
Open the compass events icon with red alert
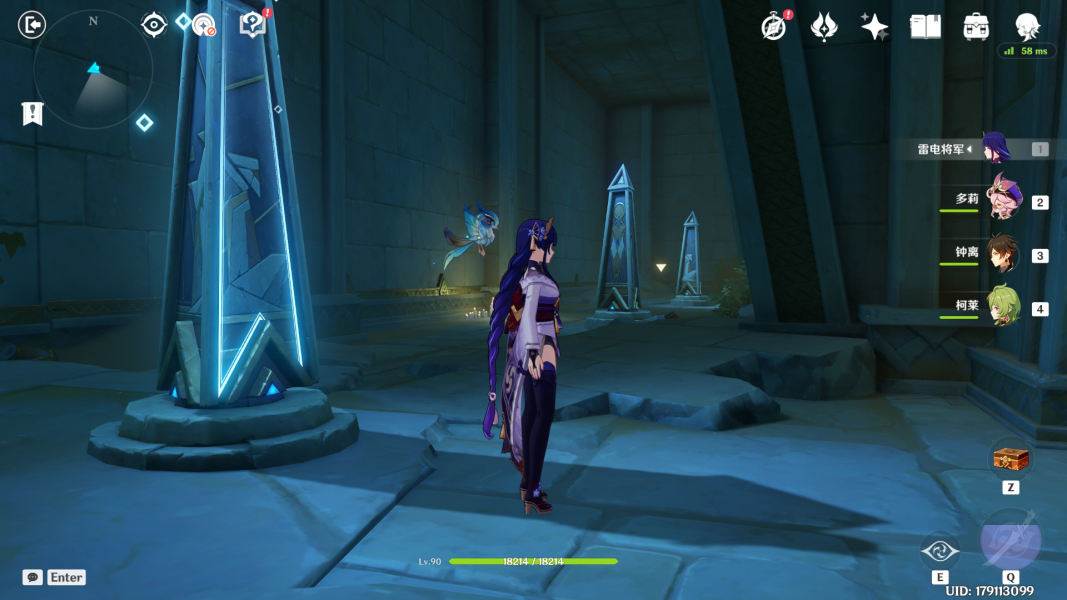coord(773,27)
